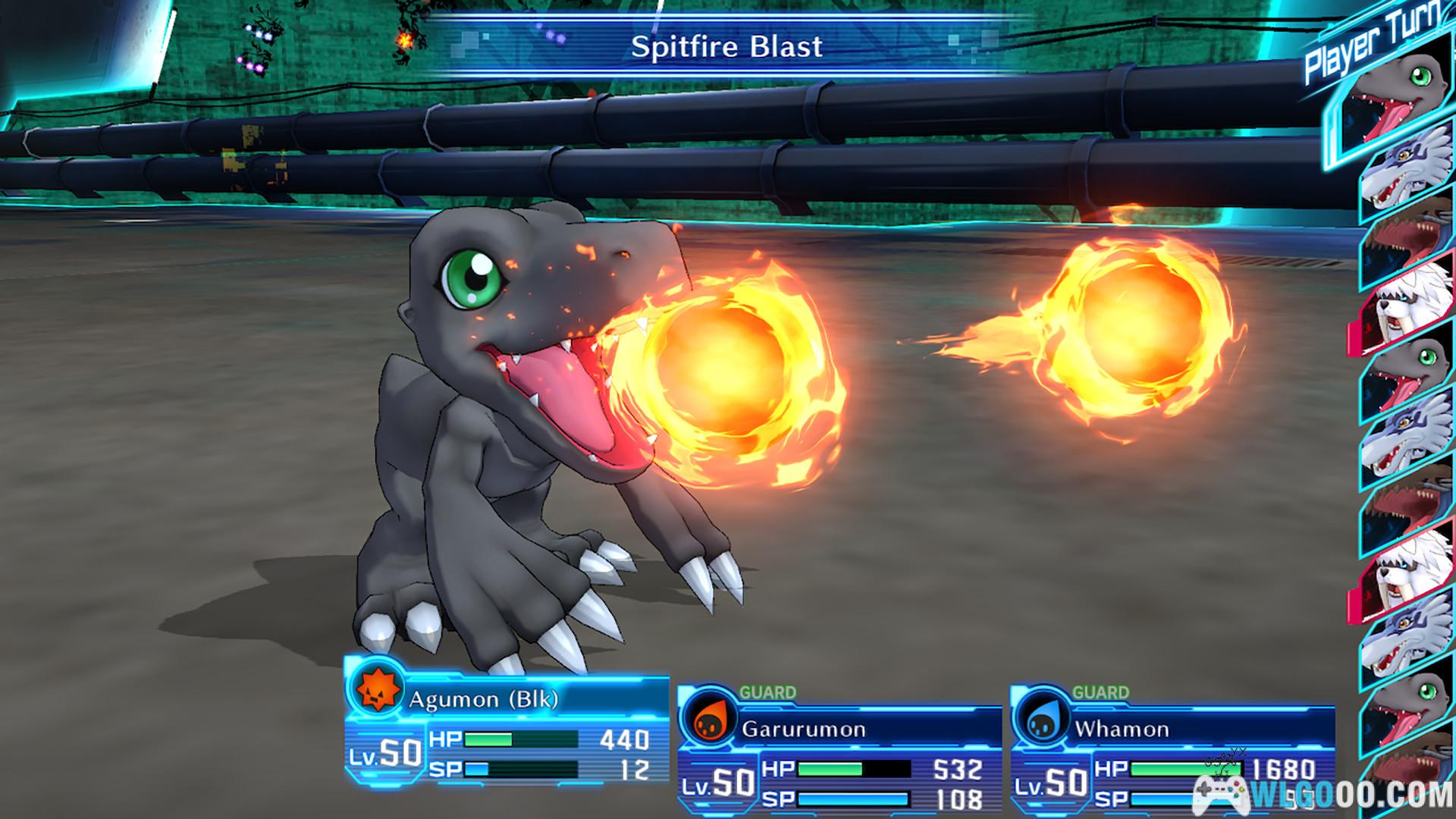Select the Agumon (Blk) status panel

click(x=507, y=732)
